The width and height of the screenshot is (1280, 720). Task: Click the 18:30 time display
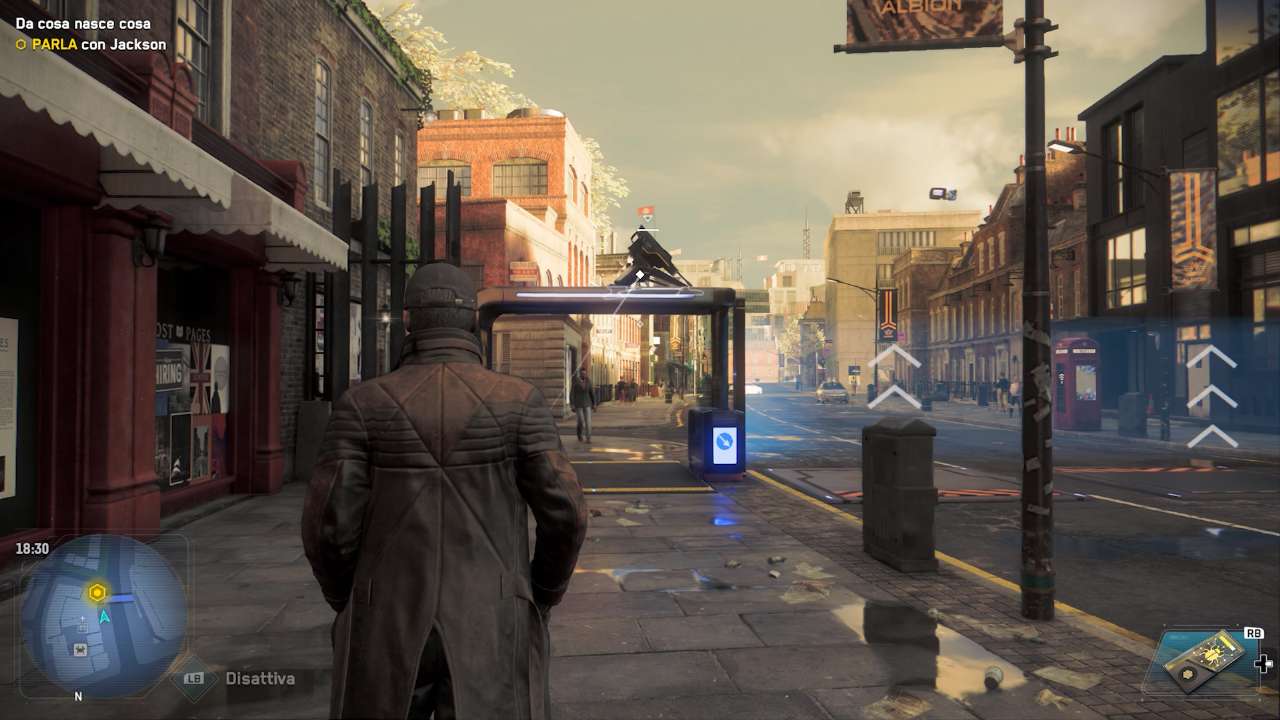[x=33, y=548]
